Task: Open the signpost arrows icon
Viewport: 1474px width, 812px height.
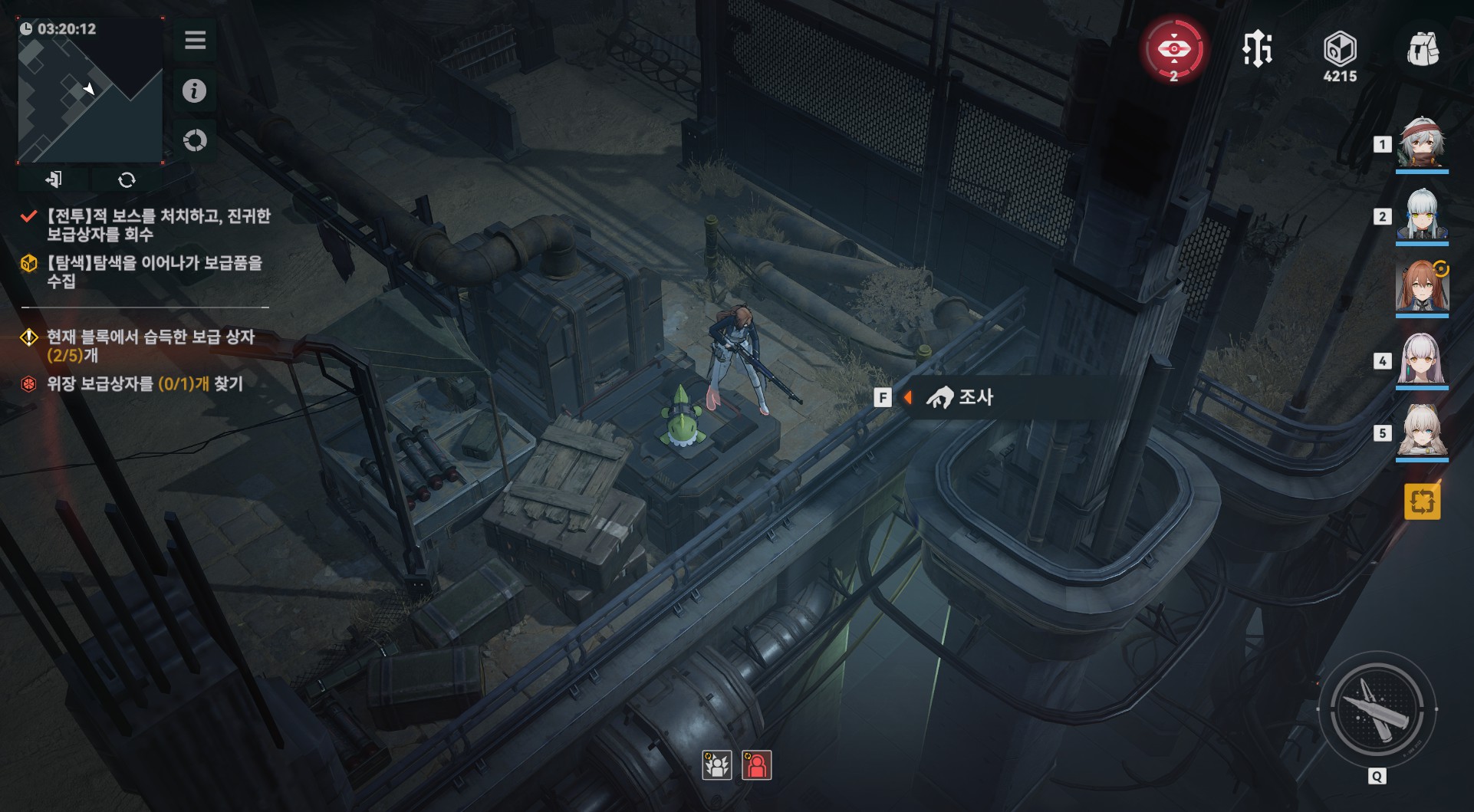Action: [1257, 50]
